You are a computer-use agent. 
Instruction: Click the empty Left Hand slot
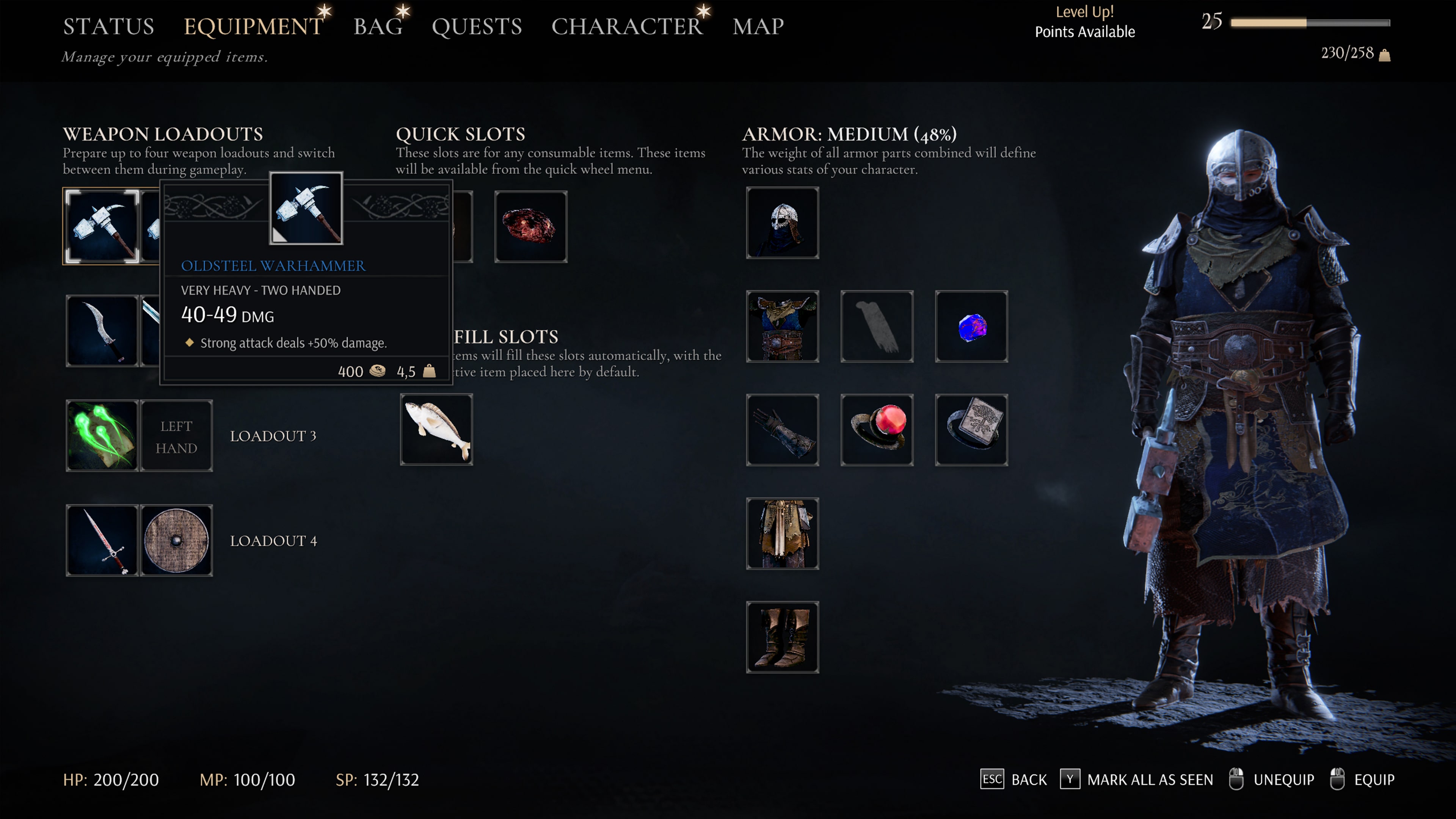tap(176, 436)
